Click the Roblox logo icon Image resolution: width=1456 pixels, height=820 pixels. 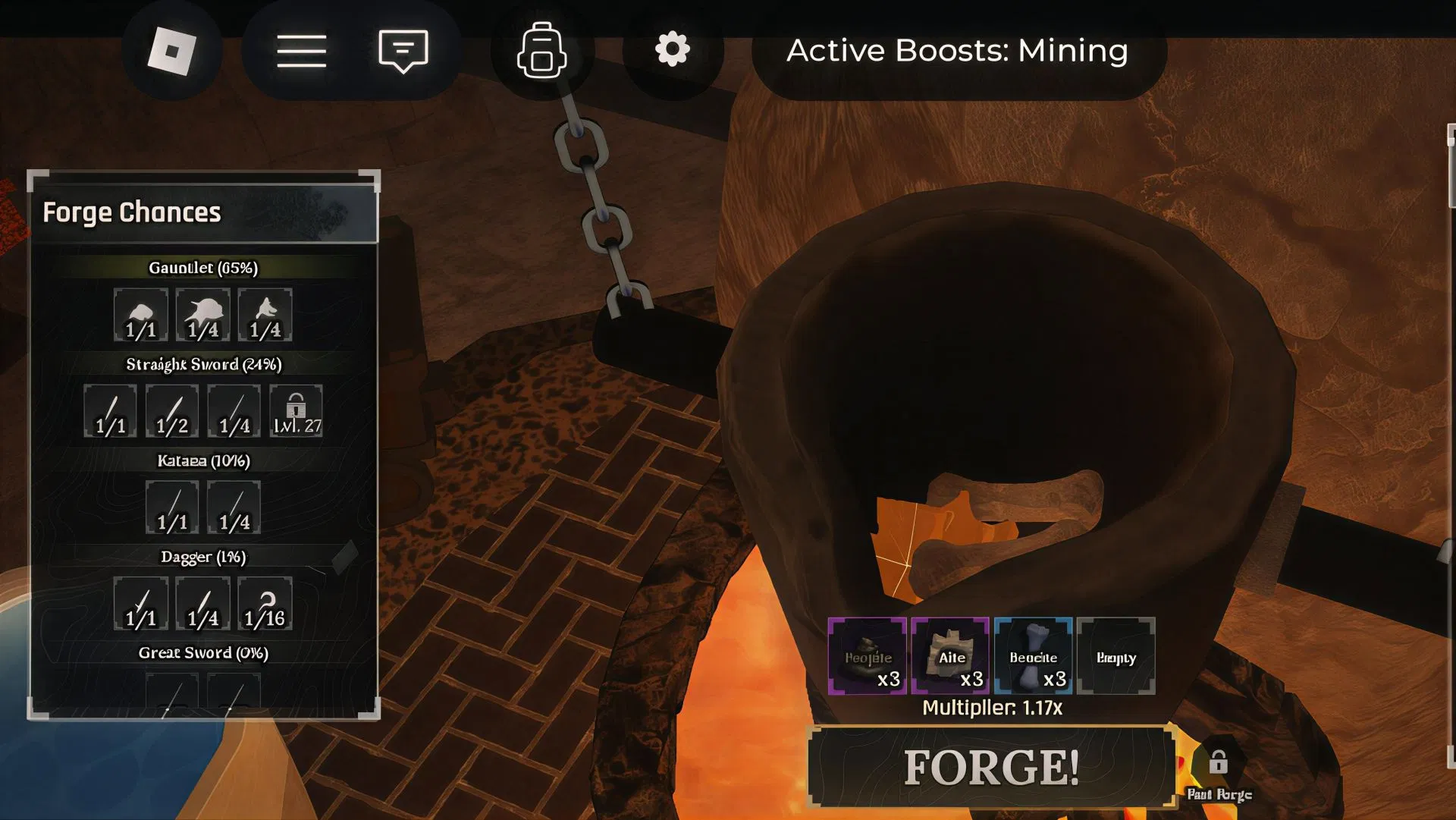[x=173, y=50]
